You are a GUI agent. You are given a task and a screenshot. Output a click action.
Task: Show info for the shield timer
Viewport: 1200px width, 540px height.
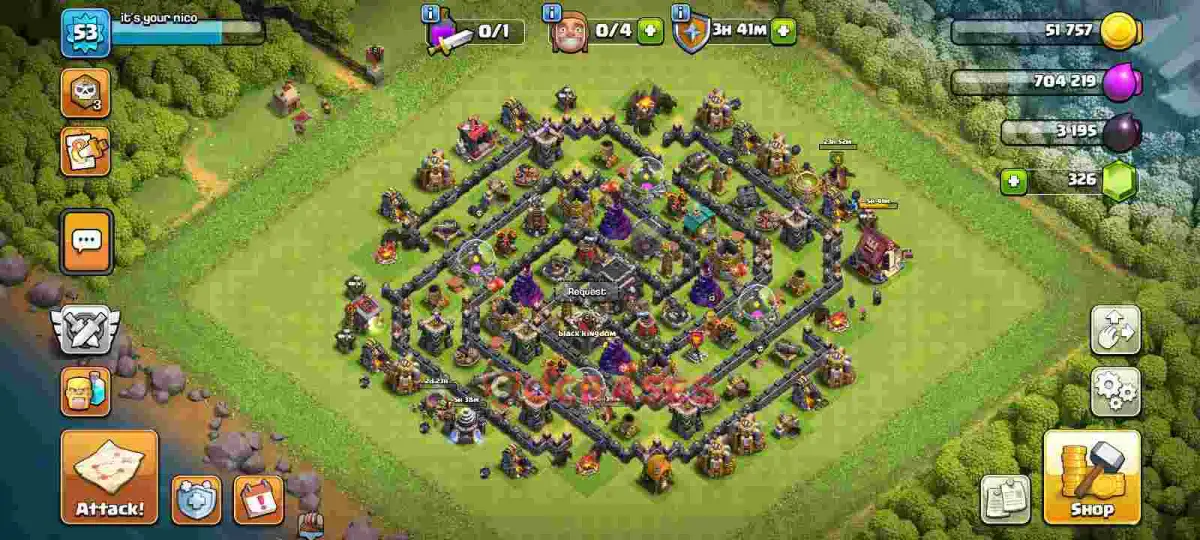(682, 13)
